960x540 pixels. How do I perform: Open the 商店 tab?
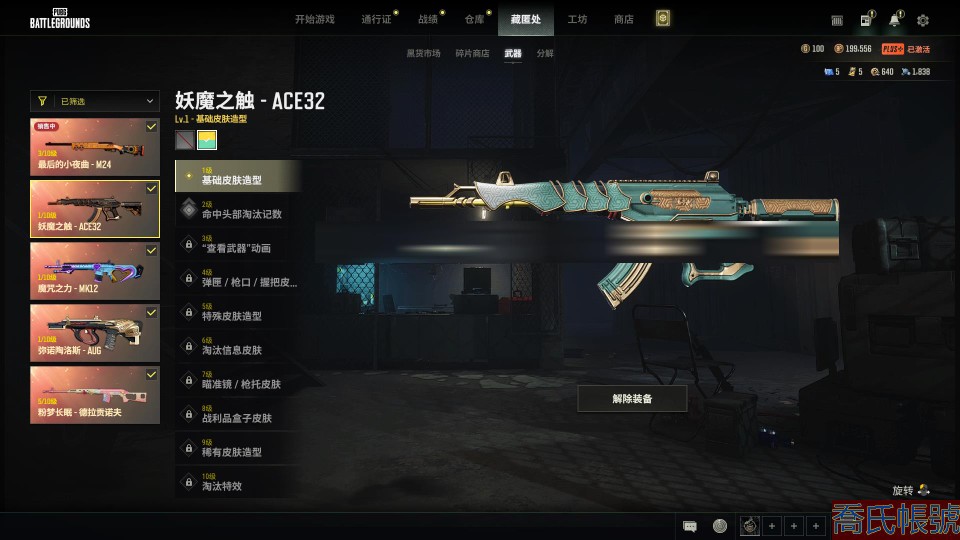click(x=623, y=19)
